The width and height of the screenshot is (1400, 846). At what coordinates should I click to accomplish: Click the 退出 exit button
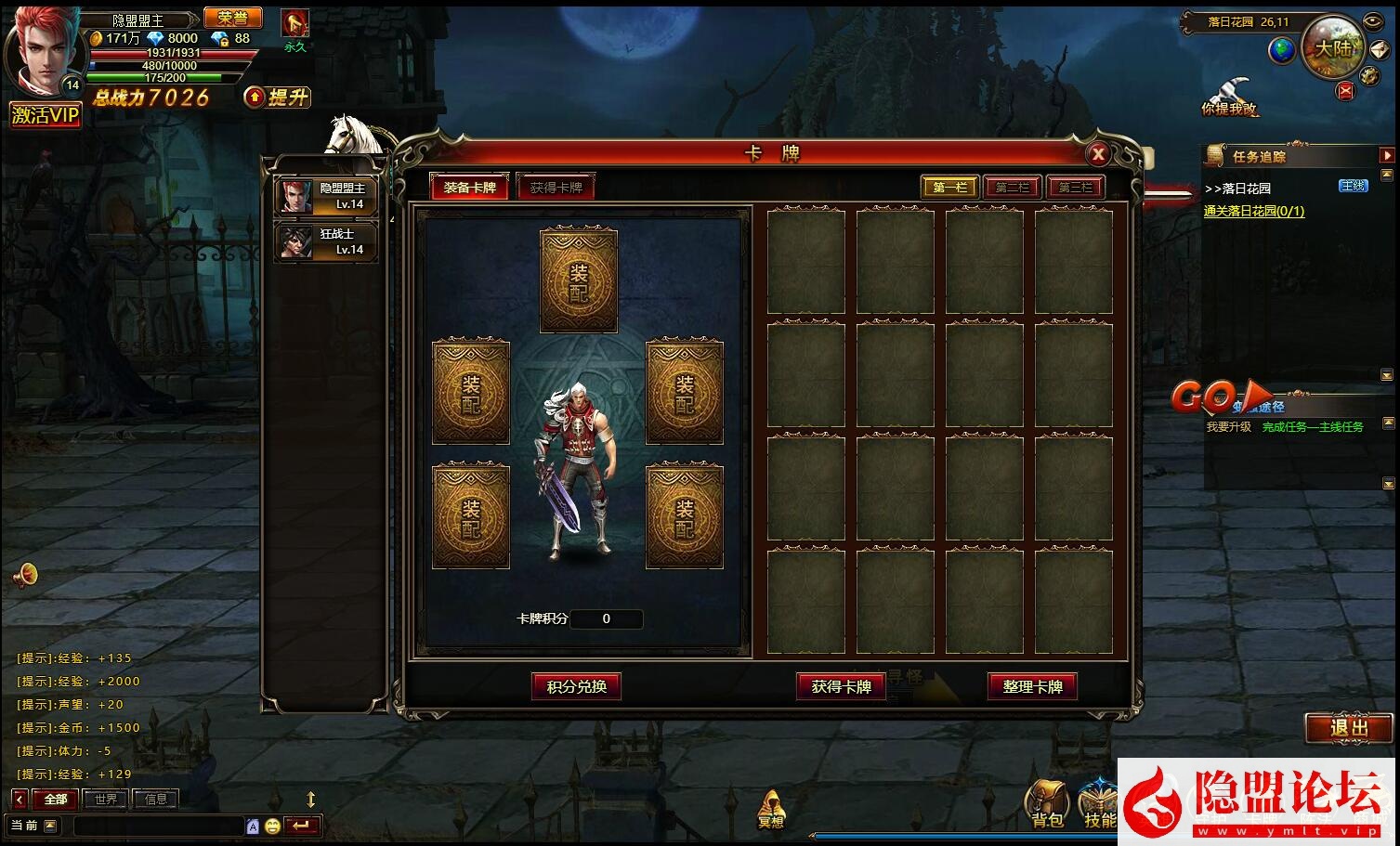(x=1349, y=728)
